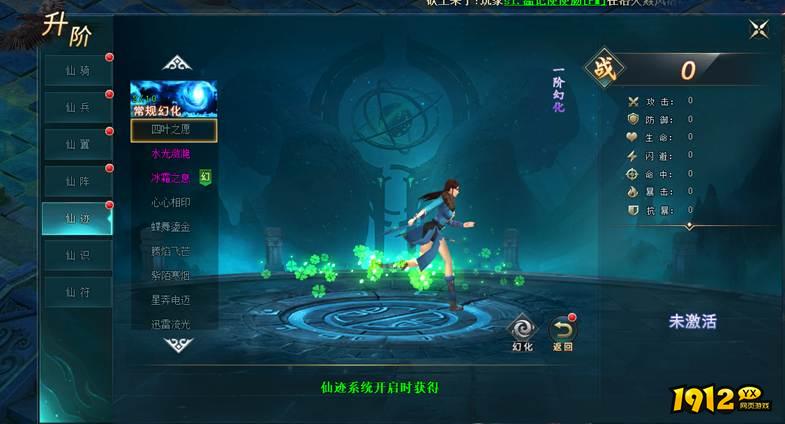The height and width of the screenshot is (424, 785).
Task: Switch to the 仙骑 tab
Action: pos(77,70)
